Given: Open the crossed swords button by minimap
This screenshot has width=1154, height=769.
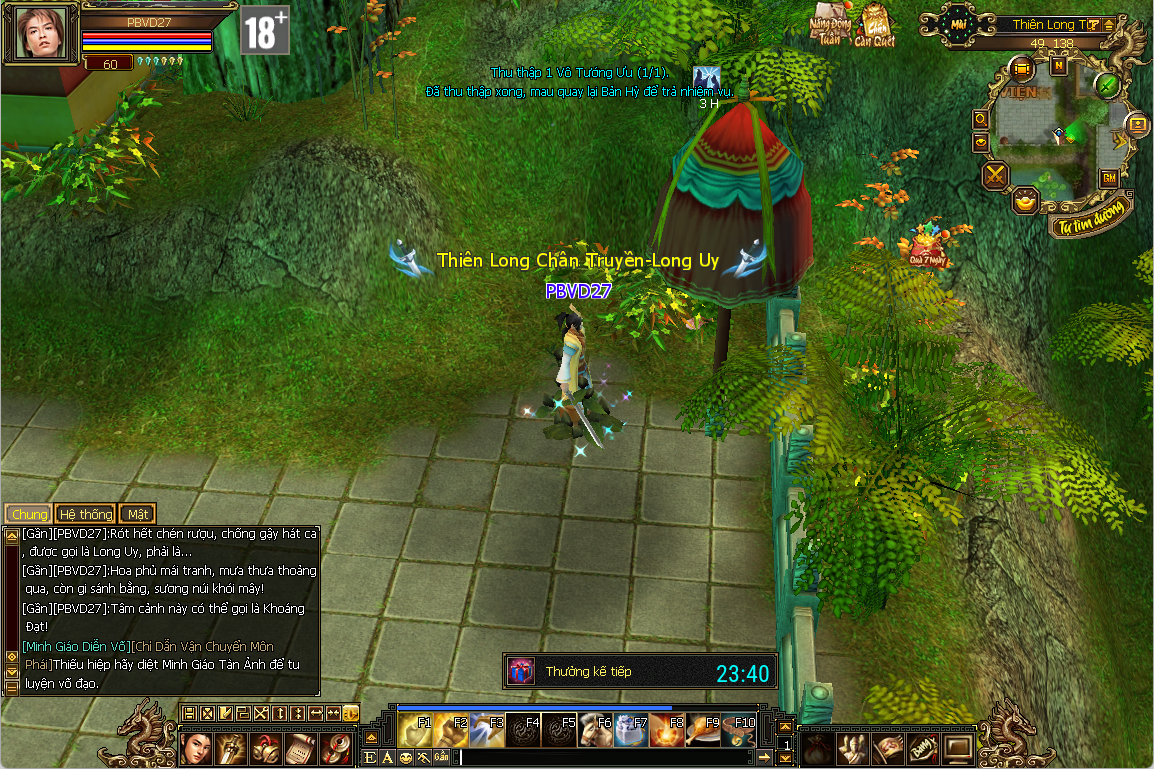Looking at the screenshot, I should tap(996, 176).
